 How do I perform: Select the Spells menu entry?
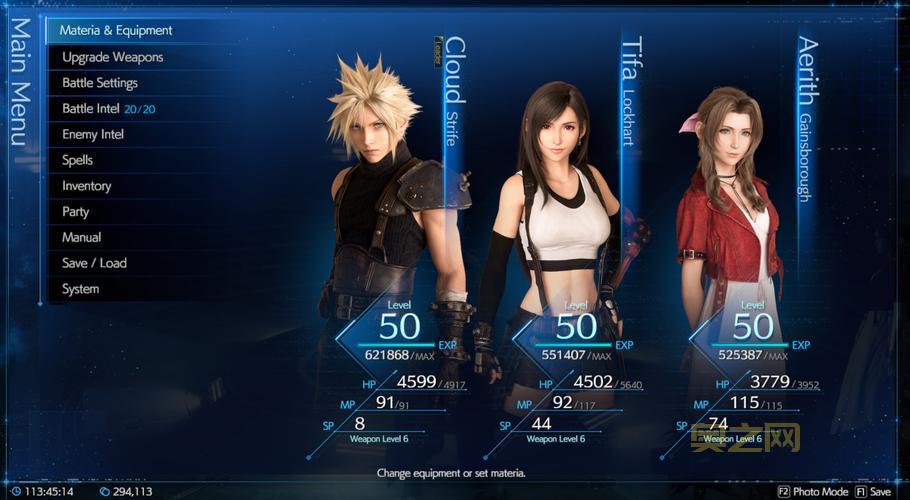pos(78,160)
